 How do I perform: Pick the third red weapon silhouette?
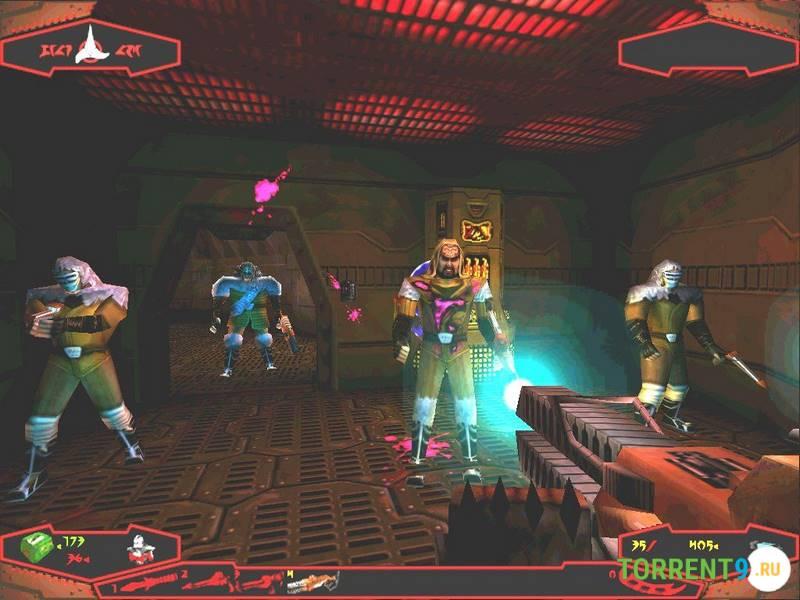[257, 580]
